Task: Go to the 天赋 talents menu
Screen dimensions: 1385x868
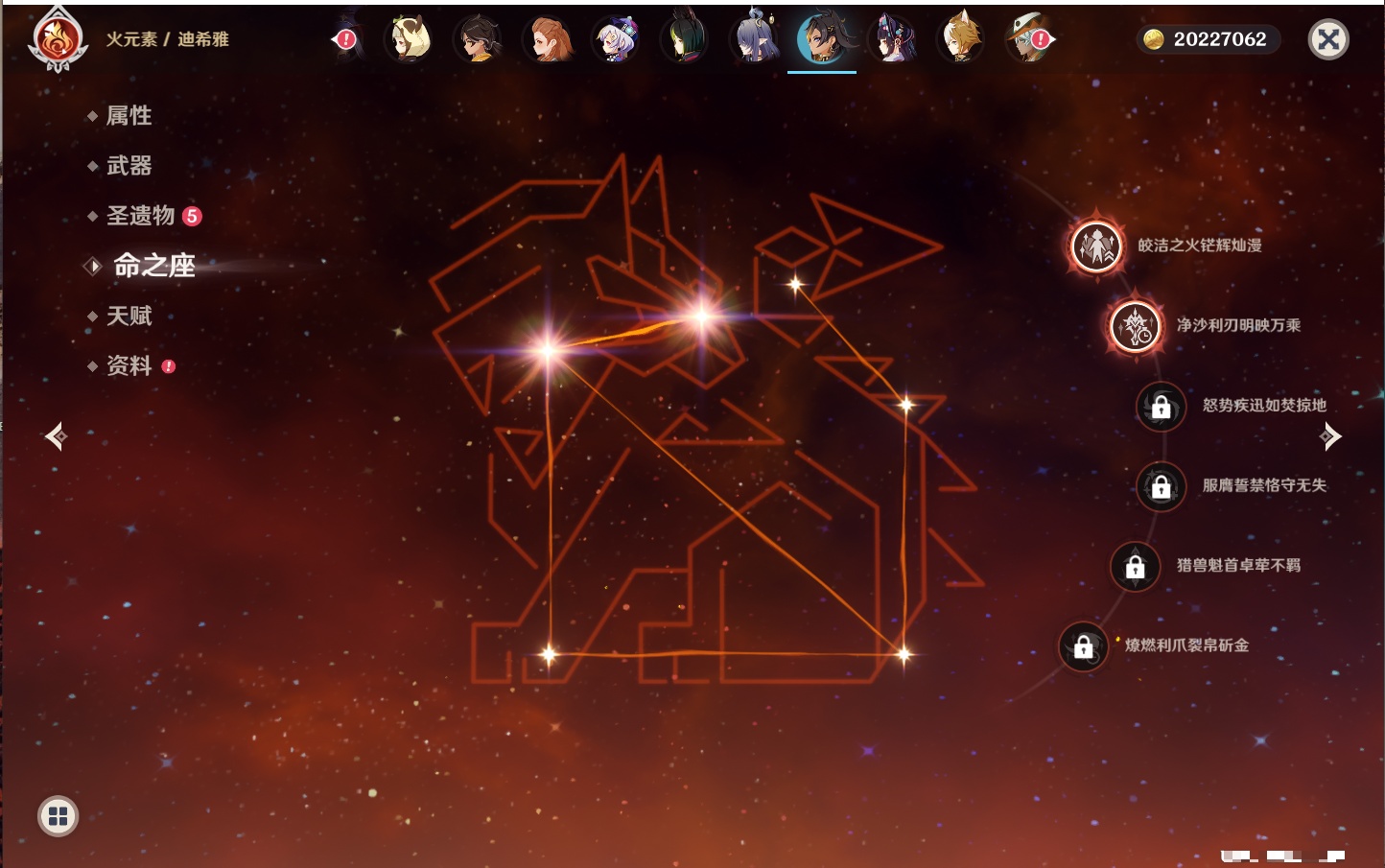Action: 129,316
